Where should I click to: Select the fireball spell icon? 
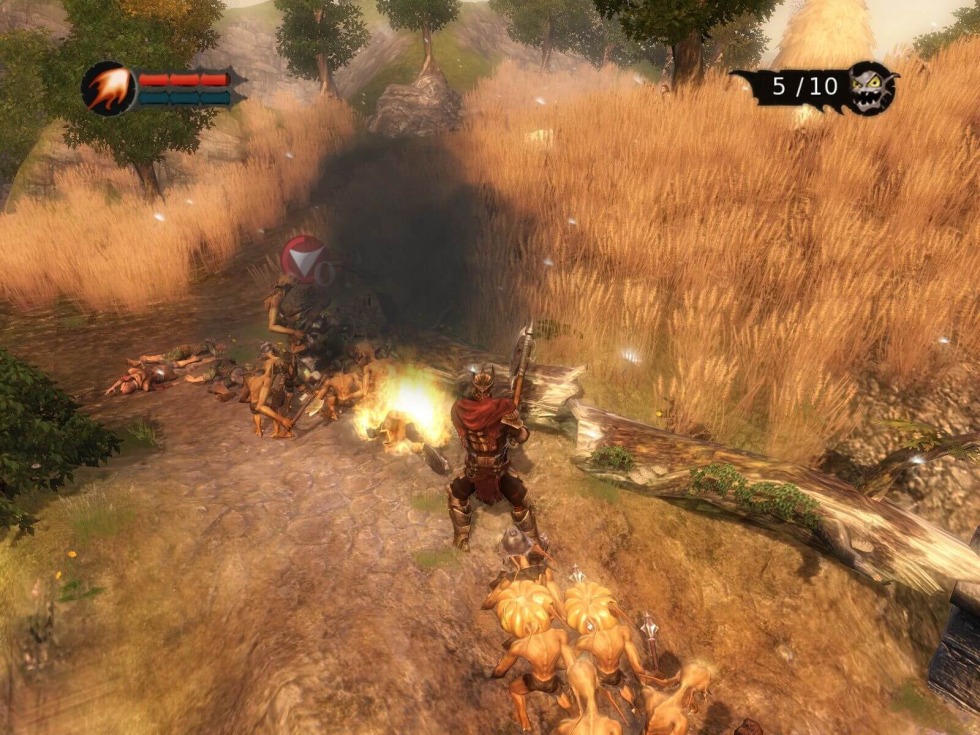108,88
